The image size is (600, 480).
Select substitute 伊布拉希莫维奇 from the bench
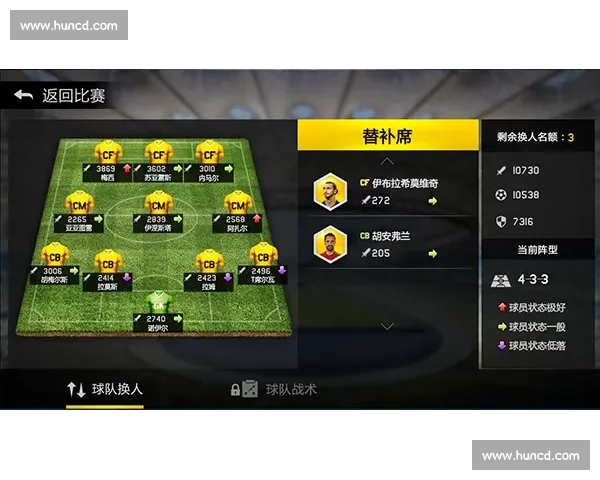pyautogui.click(x=388, y=192)
